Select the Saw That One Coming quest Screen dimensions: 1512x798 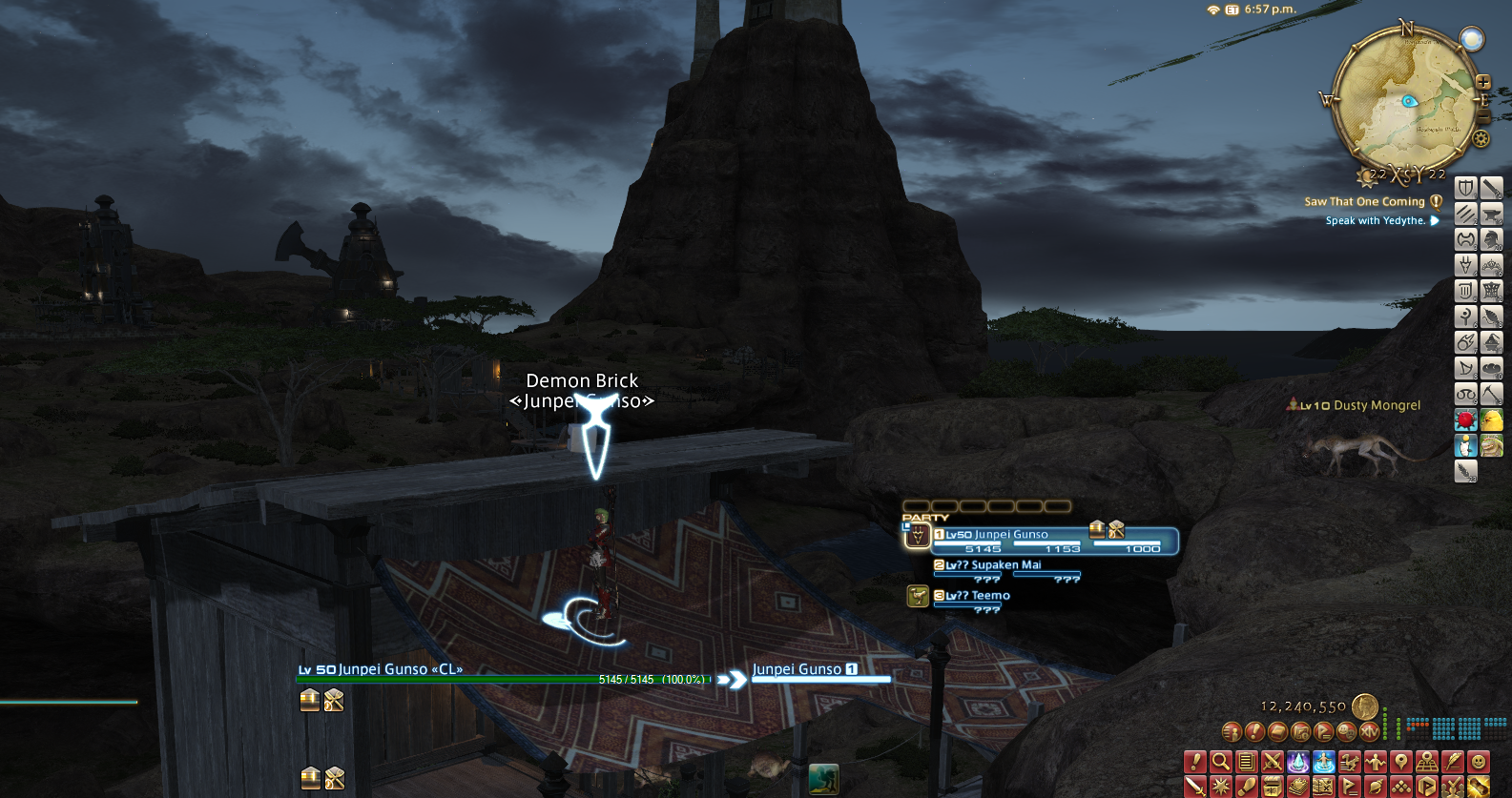pyautogui.click(x=1364, y=202)
